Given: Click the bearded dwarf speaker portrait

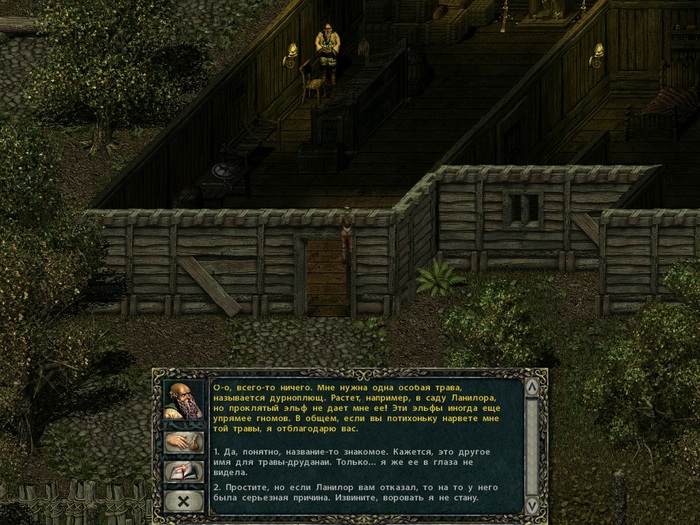Looking at the screenshot, I should pyautogui.click(x=183, y=403).
